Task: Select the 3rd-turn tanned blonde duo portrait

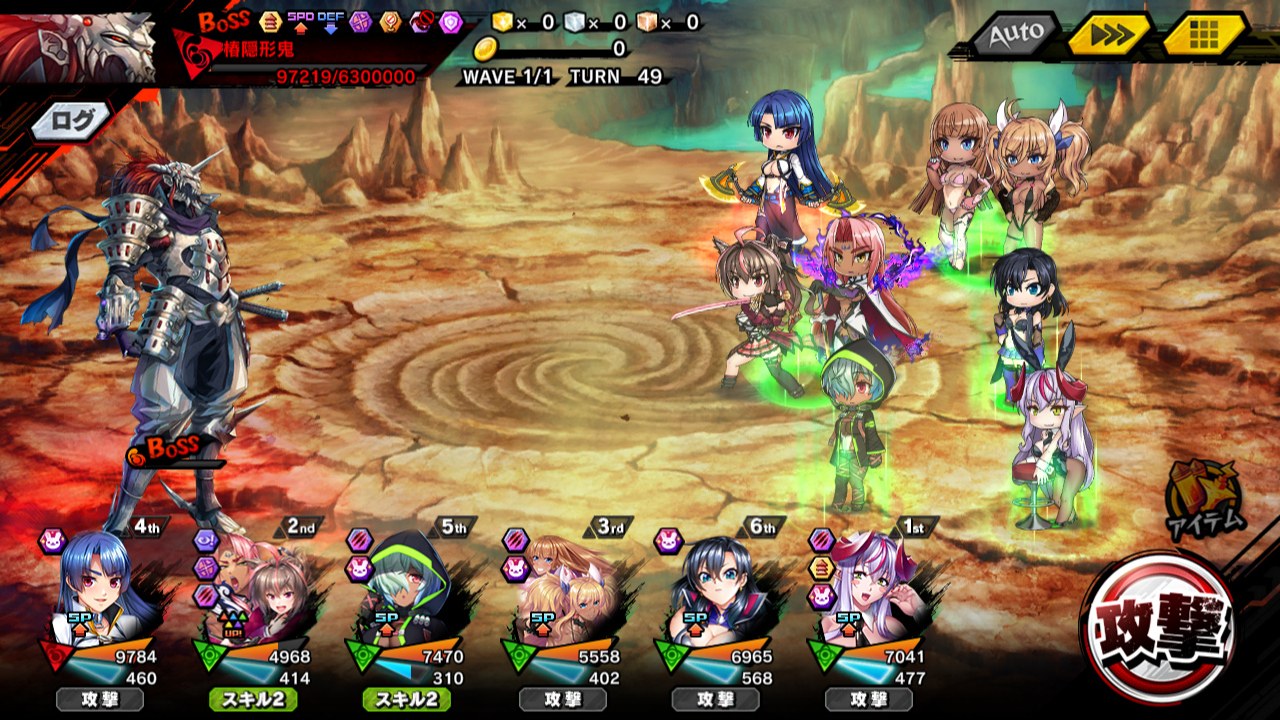Action: coord(562,585)
